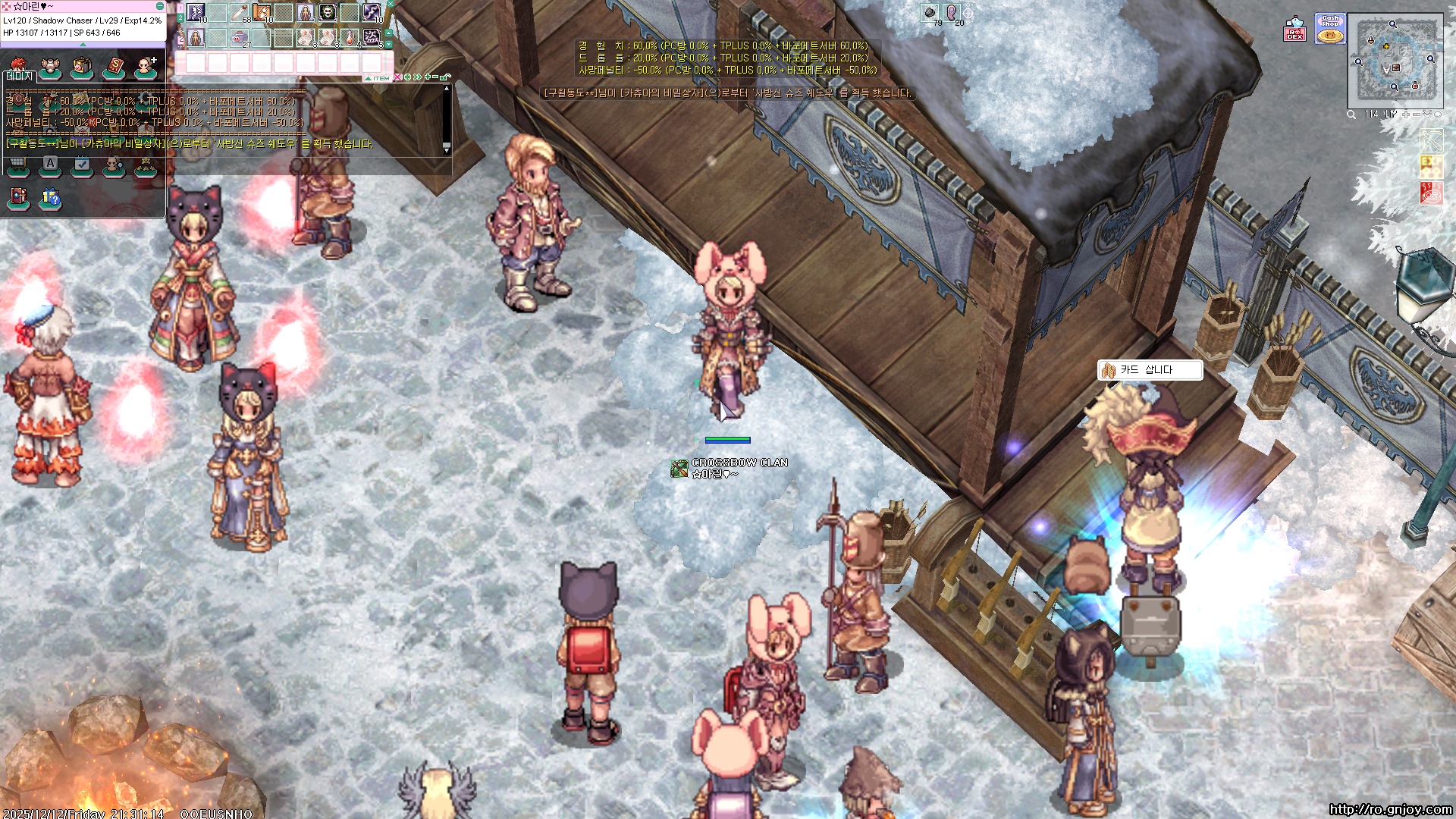This screenshot has width=1456, height=819.
Task: Click the shopping cart menu icon
Action: tap(17, 165)
